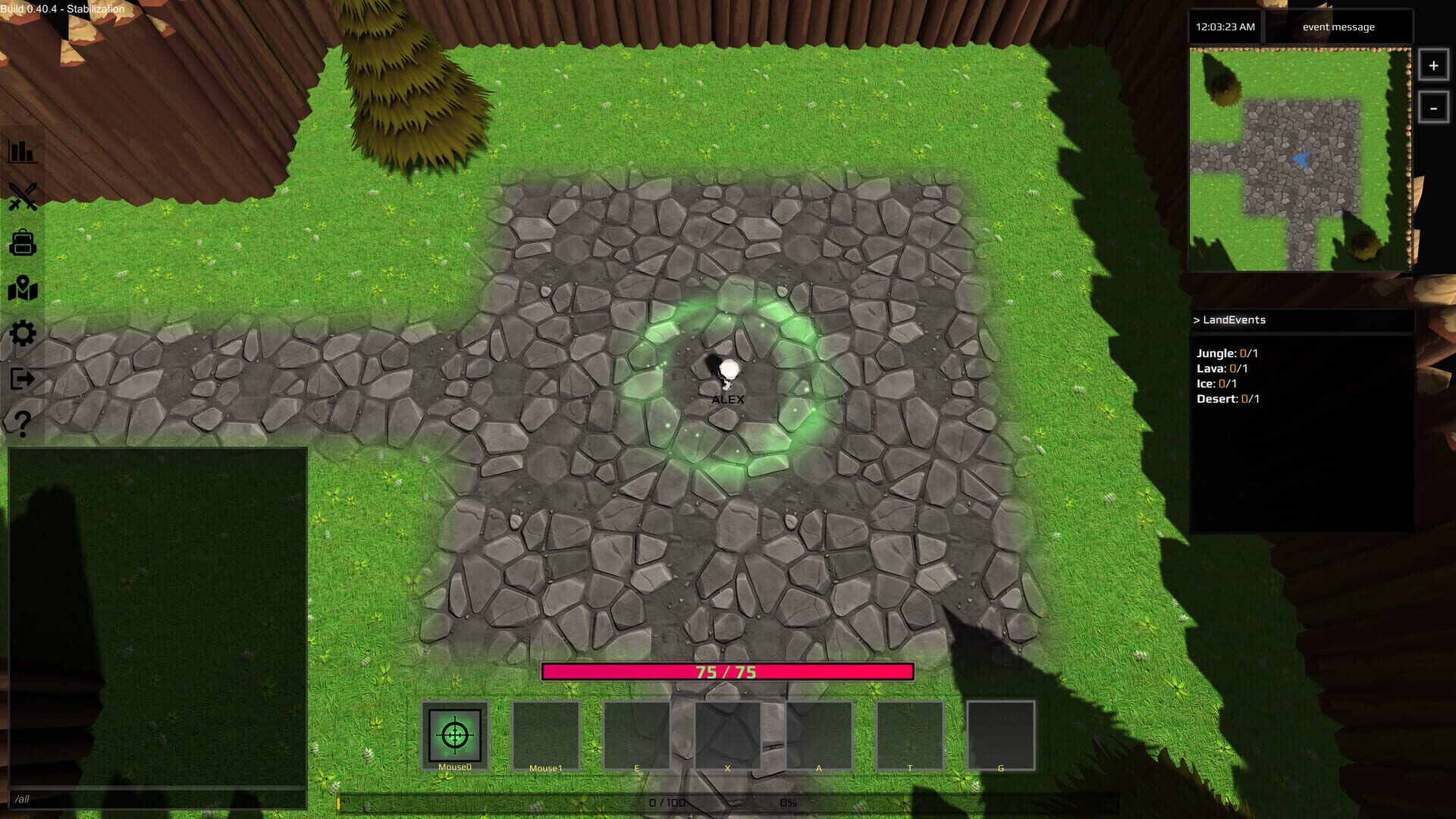This screenshot has width=1456, height=819.
Task: Expand the LandEvents panel header
Action: click(1228, 320)
